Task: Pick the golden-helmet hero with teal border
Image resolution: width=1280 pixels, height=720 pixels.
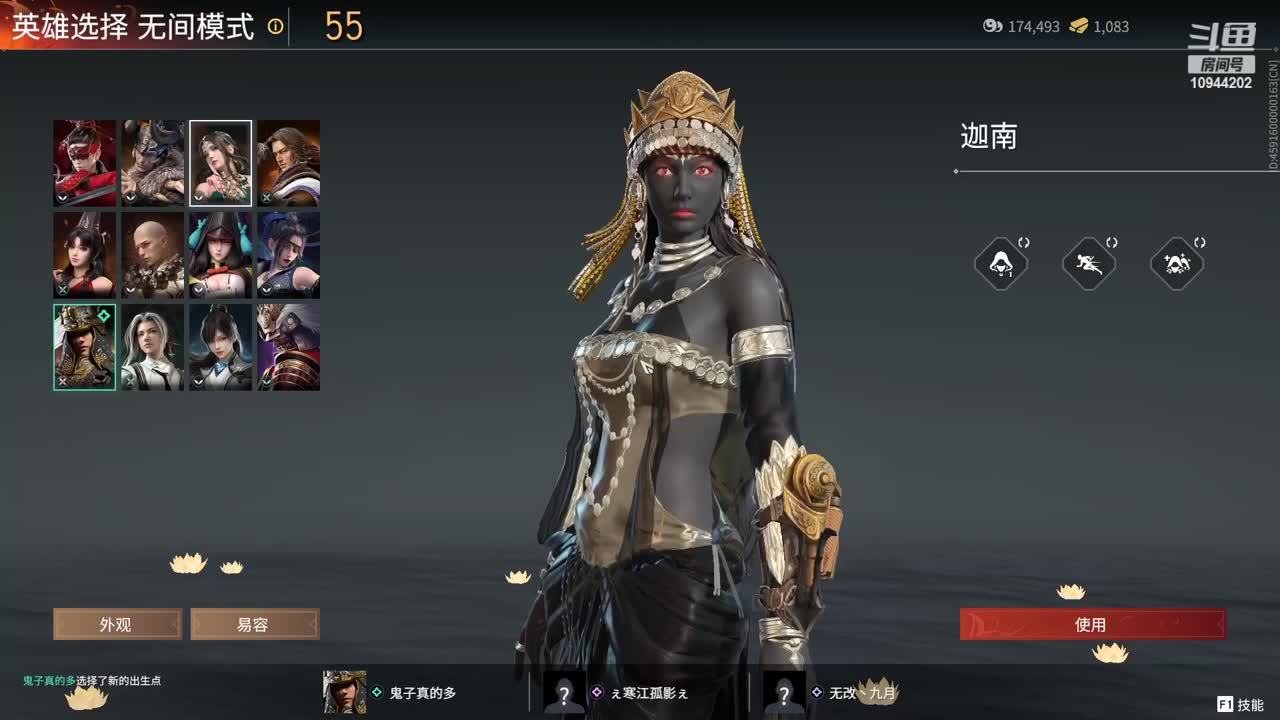Action: pyautogui.click(x=85, y=346)
